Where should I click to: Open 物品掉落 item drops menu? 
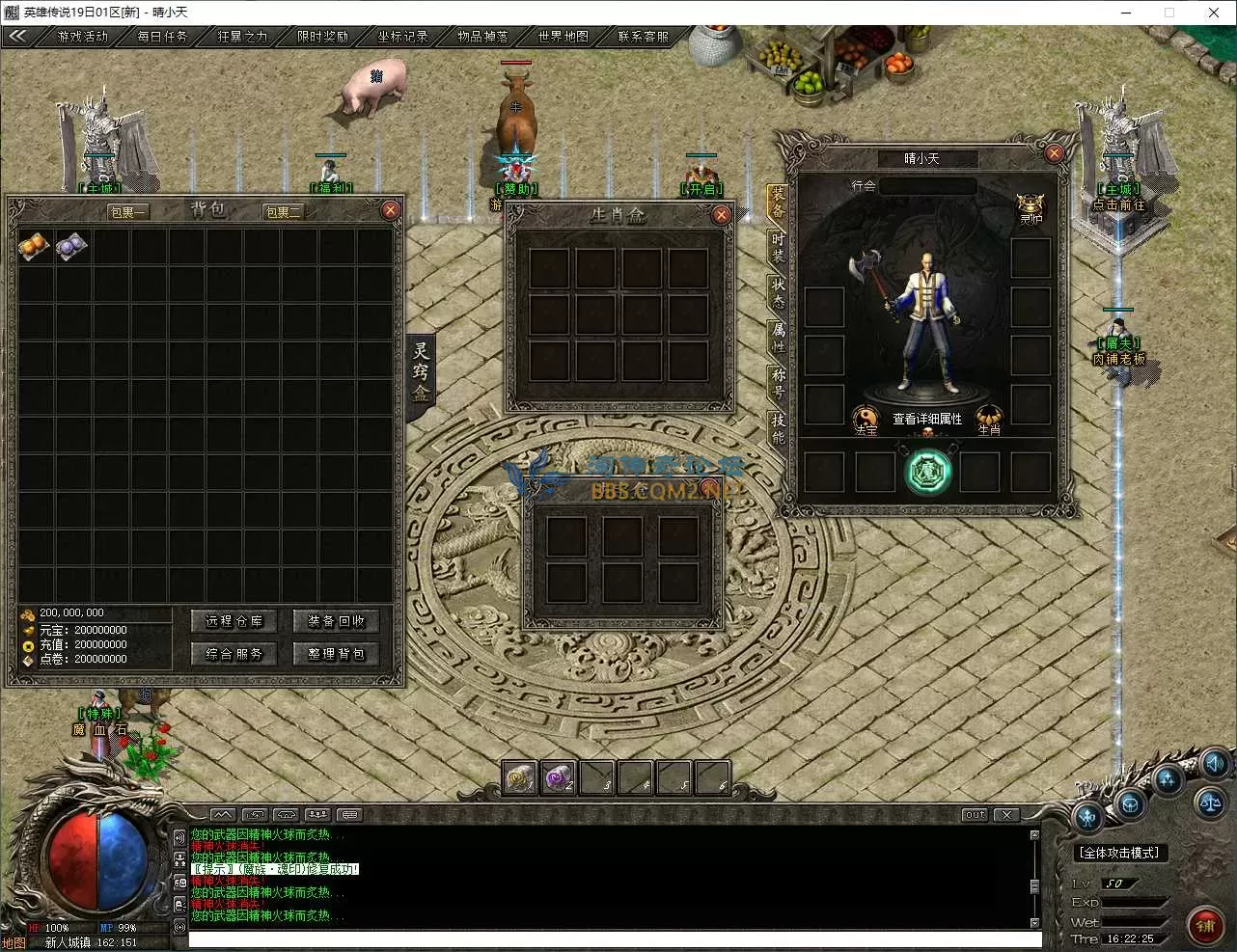point(482,37)
